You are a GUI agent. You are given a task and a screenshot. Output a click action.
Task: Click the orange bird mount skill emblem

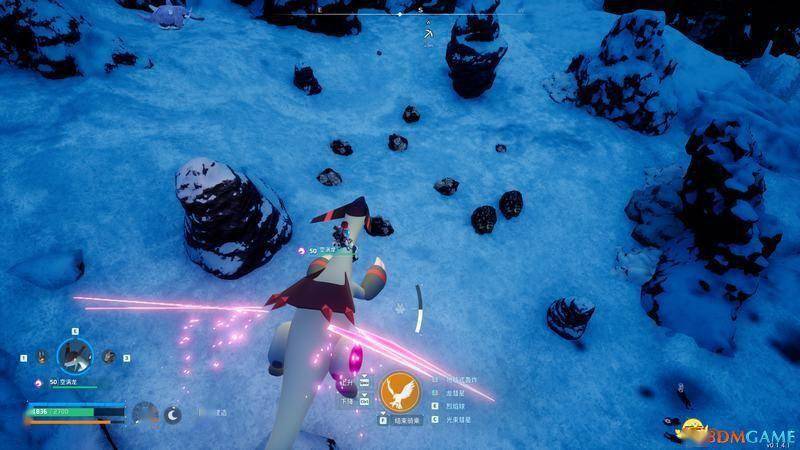[x=399, y=390]
